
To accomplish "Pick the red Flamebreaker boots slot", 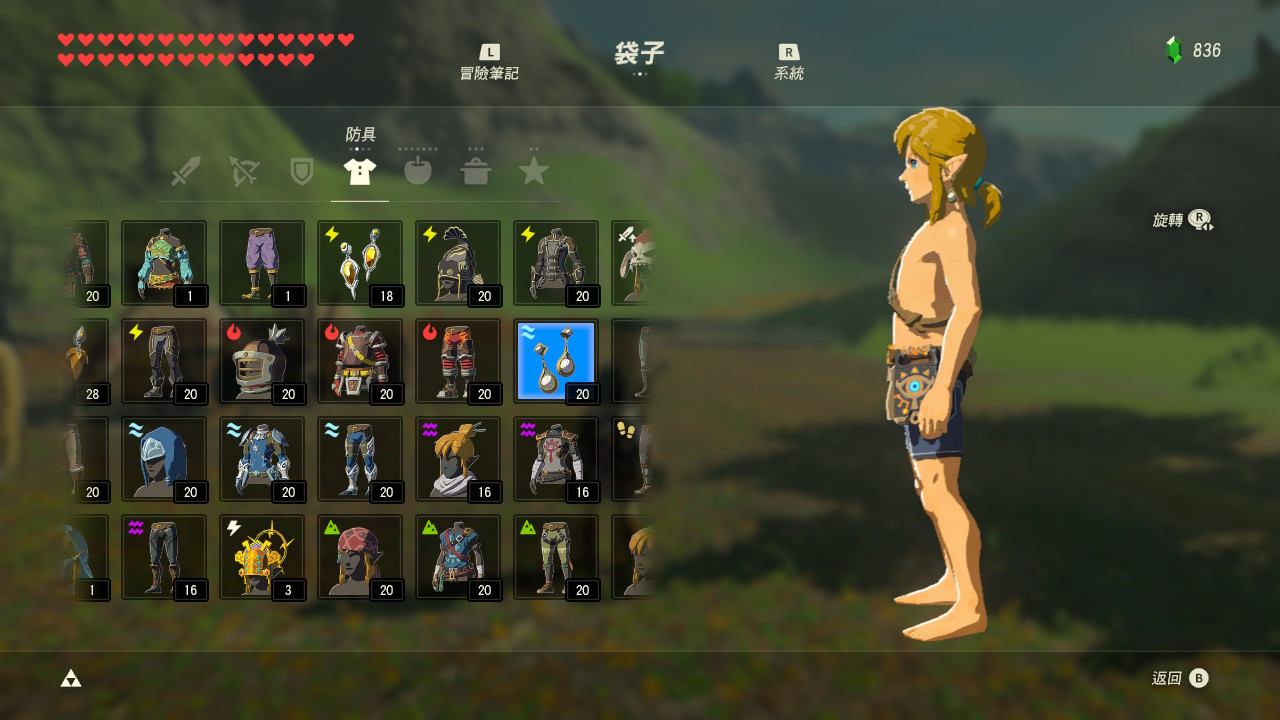I will pyautogui.click(x=458, y=361).
